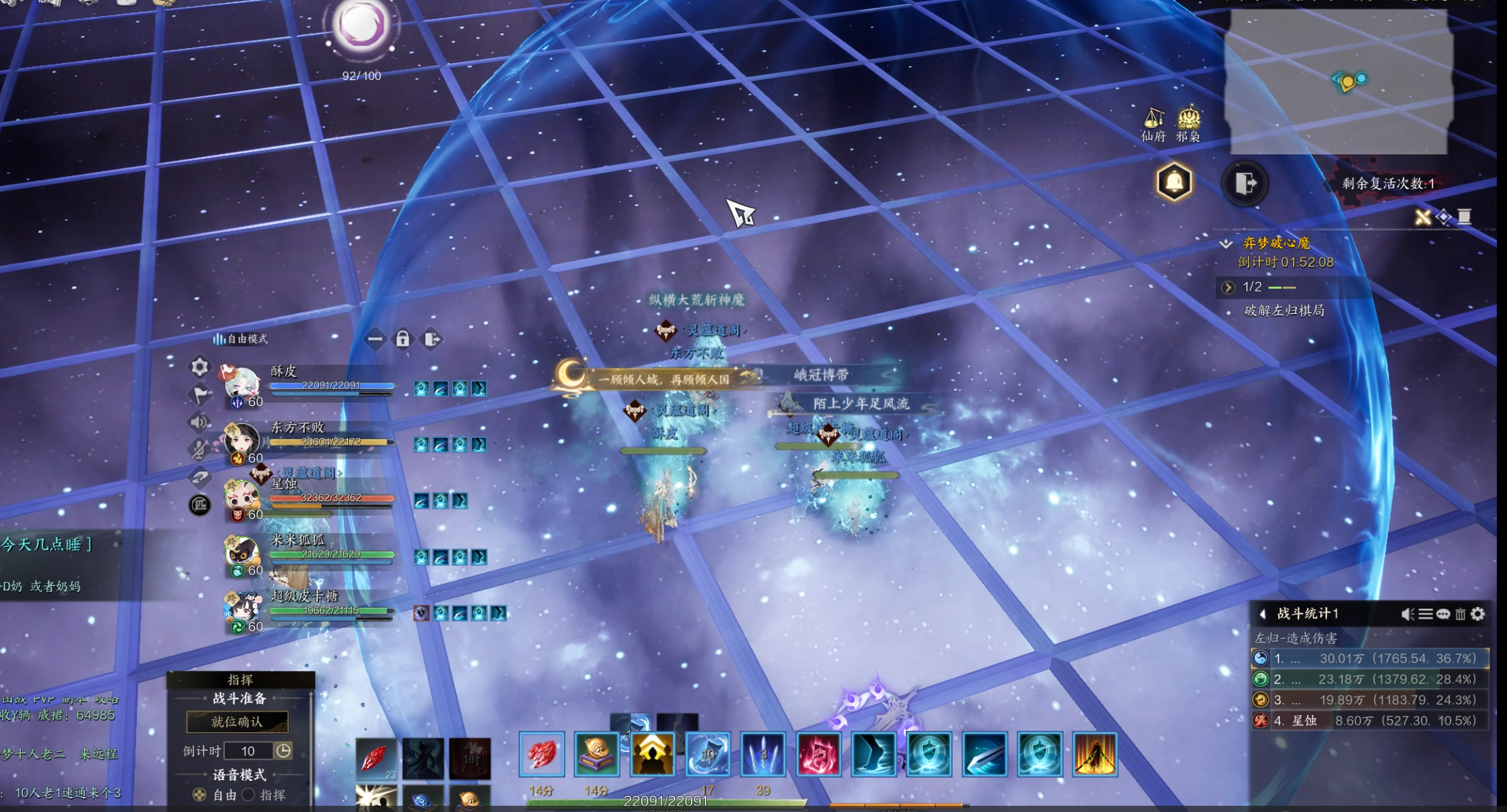Viewport: 1507px width, 812px height.
Task: Activate the golden flaming warrior skill
Action: pyautogui.click(x=1095, y=754)
